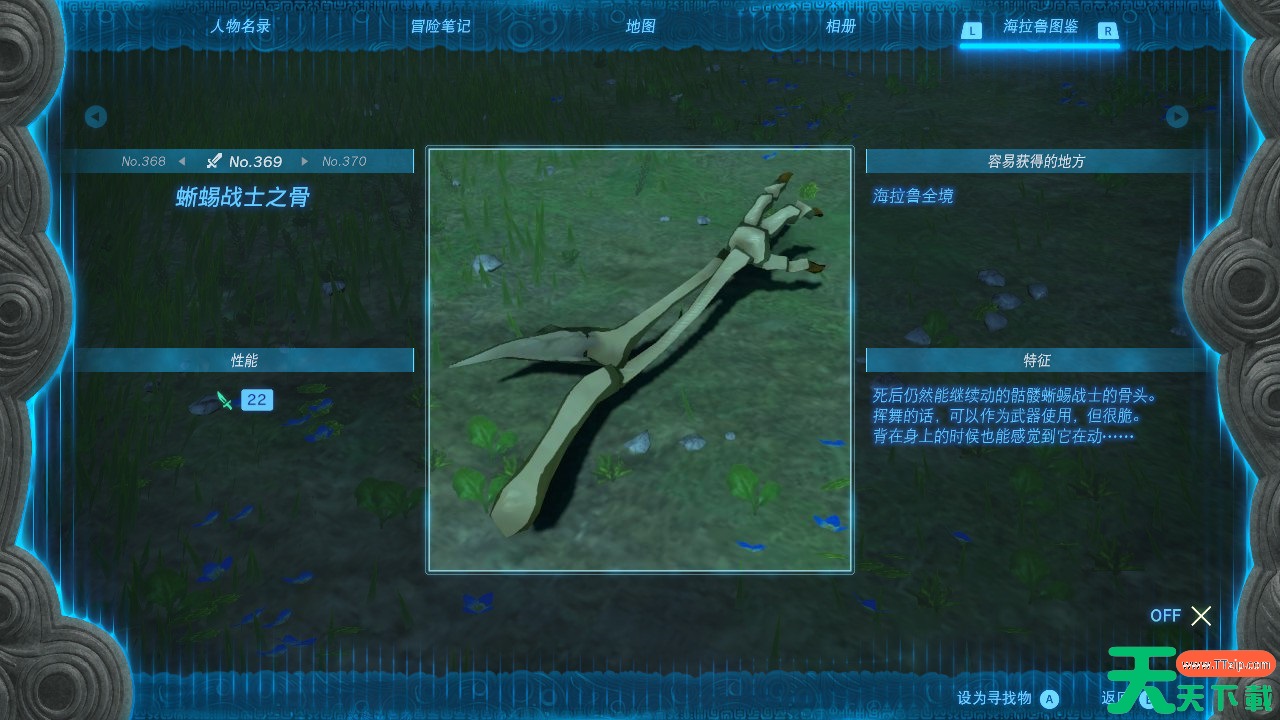Toggle the OFF sensor indicator
This screenshot has height=720, width=1280.
coord(1181,616)
